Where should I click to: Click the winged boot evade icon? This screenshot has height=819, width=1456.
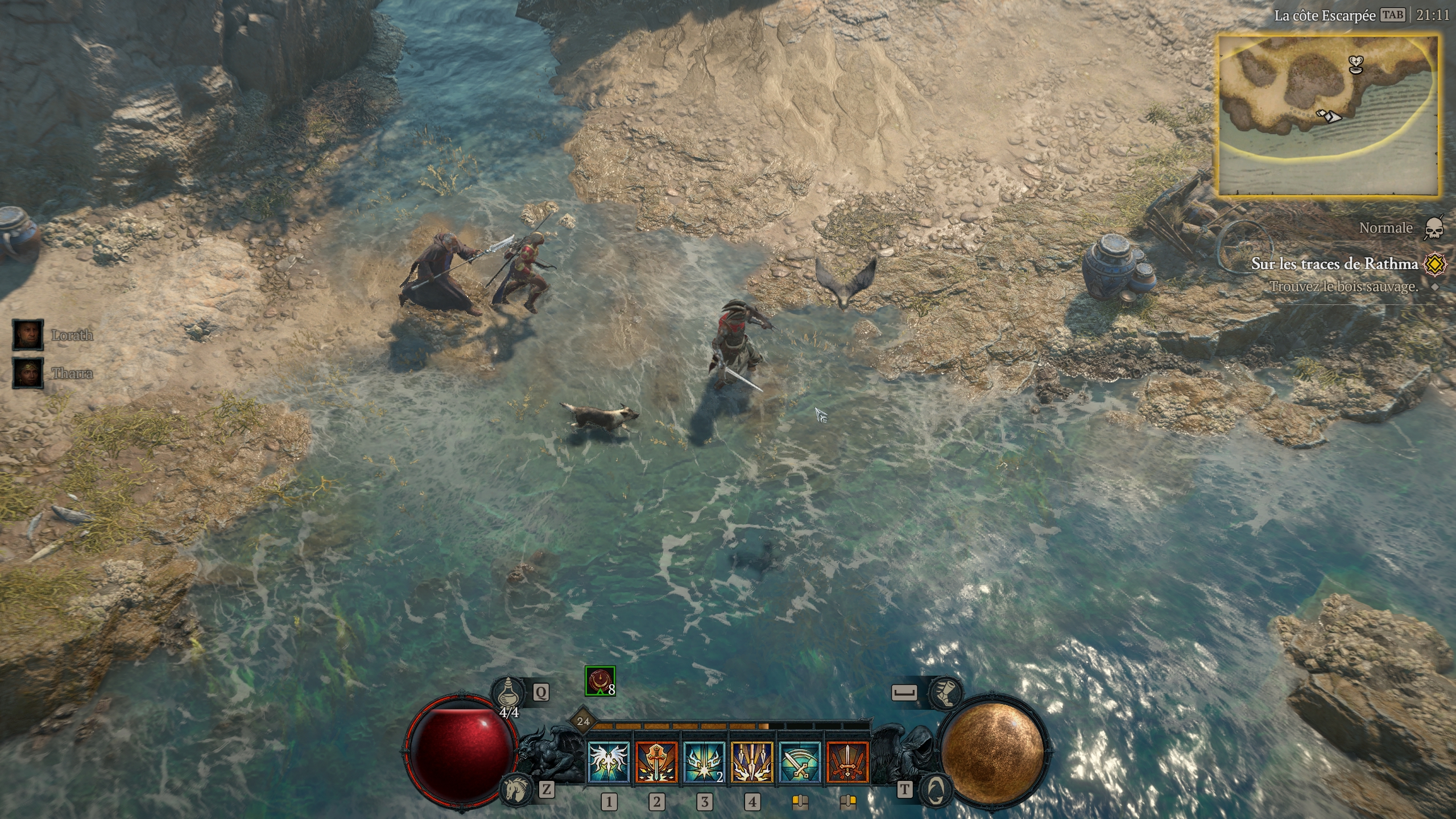[x=945, y=692]
